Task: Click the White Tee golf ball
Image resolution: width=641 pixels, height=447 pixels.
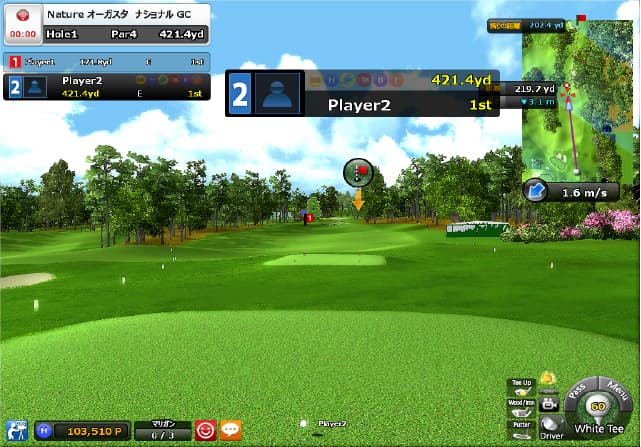Action: pos(598,408)
